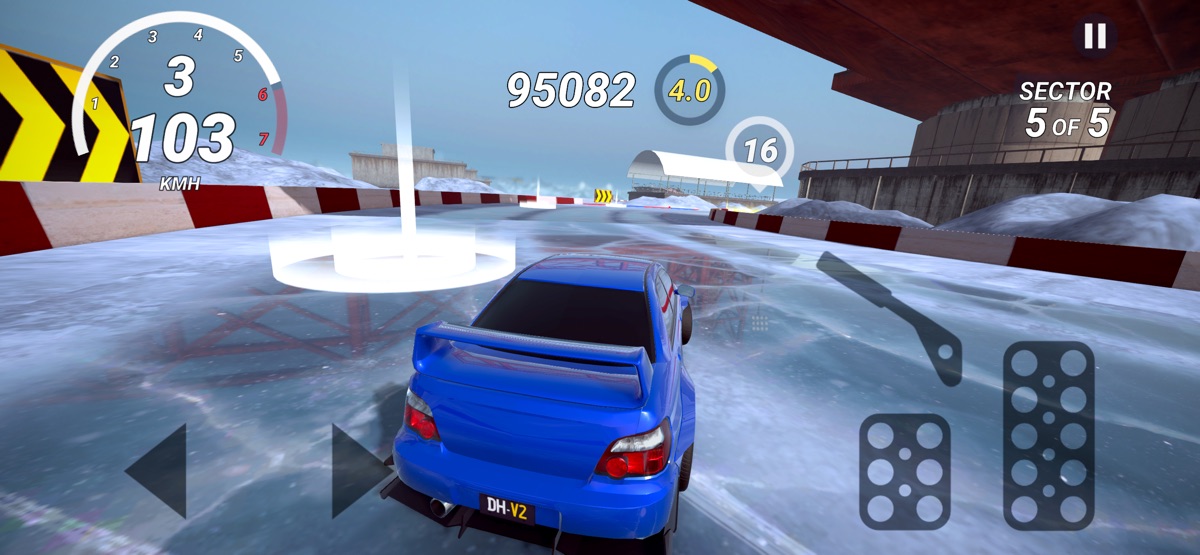Step on the tall accelerator pedal

[x=1048, y=435]
